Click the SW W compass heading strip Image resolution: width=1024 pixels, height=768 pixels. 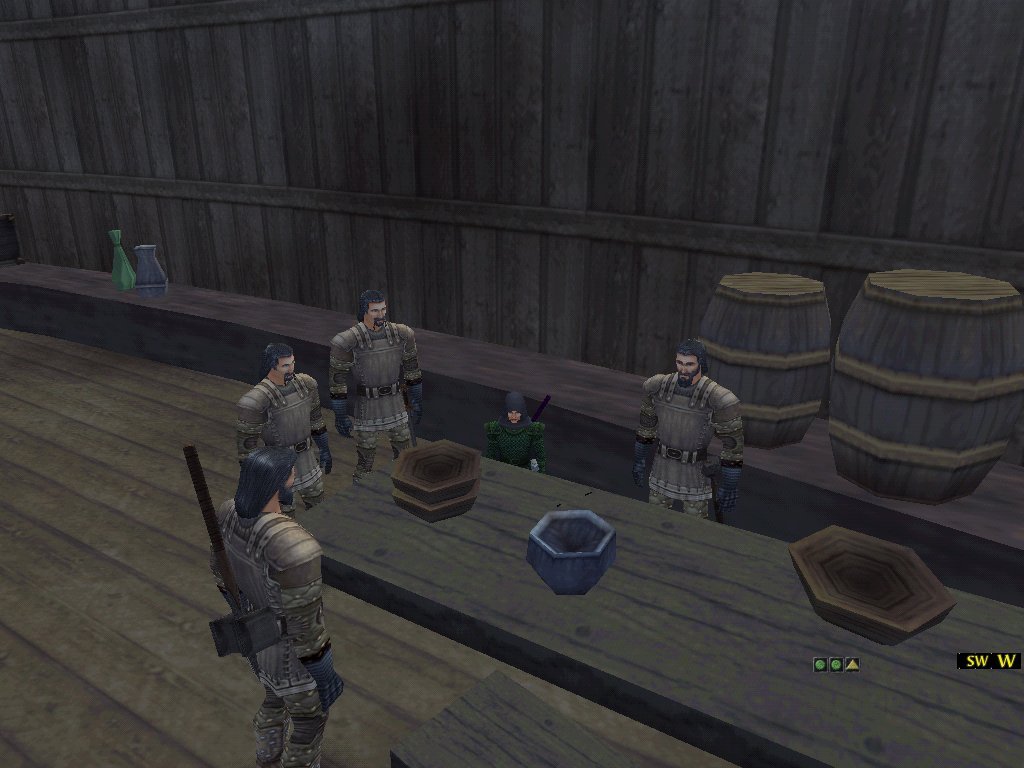[989, 661]
